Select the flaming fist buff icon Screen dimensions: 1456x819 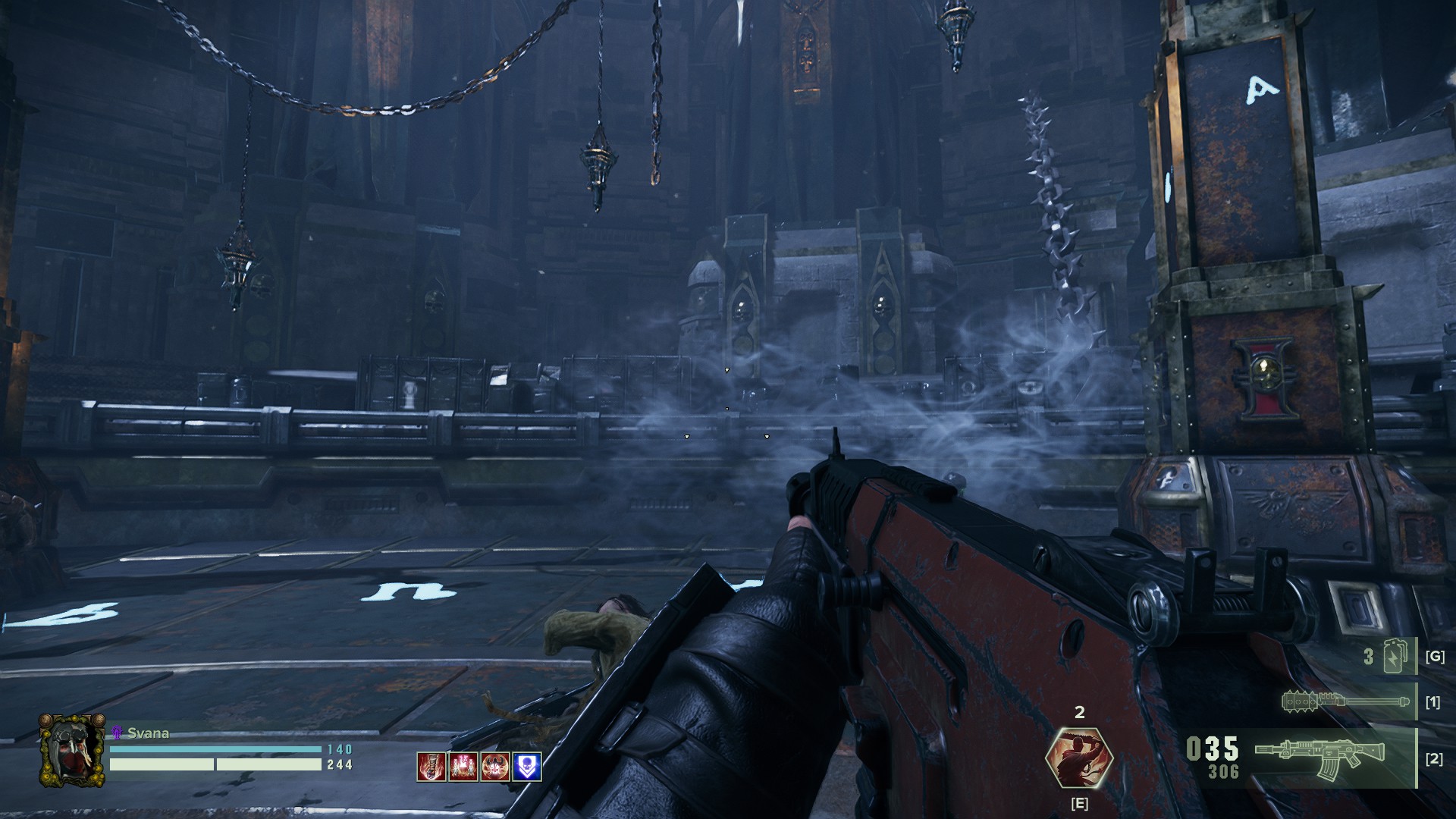click(431, 767)
